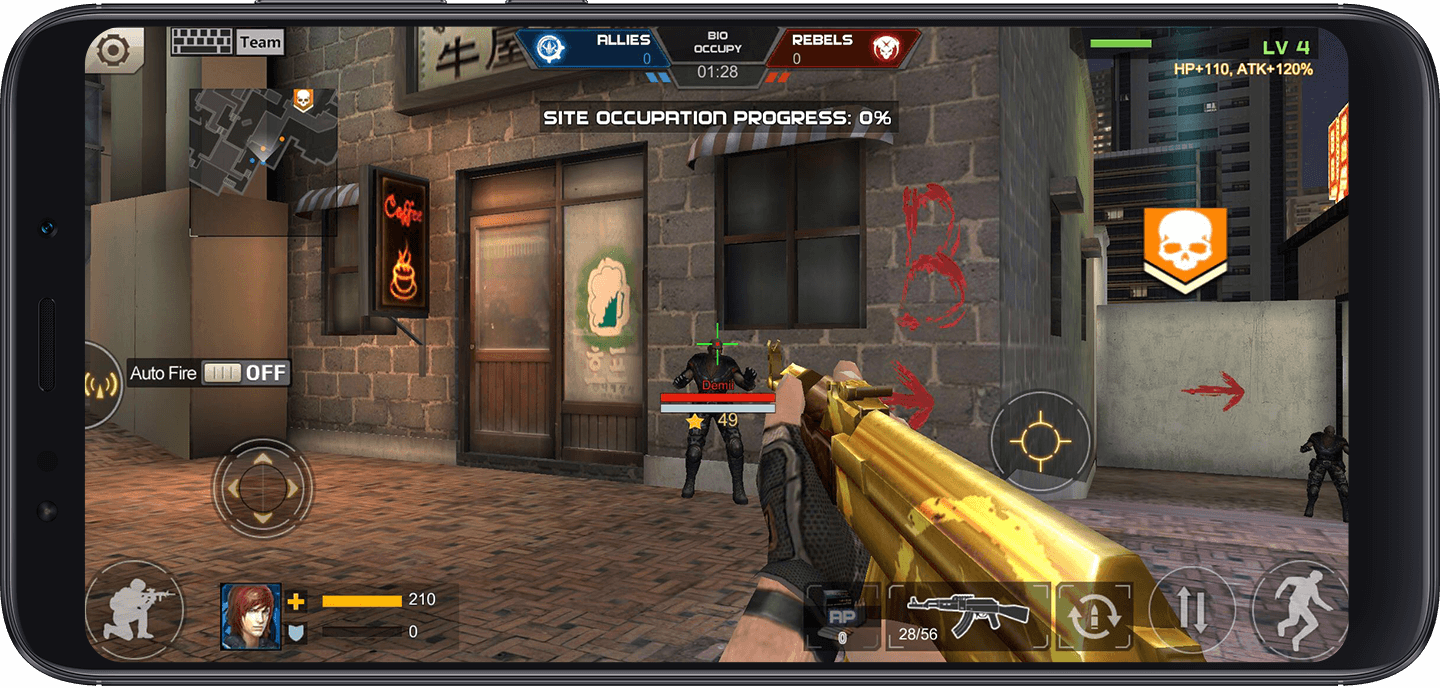This screenshot has width=1440, height=688.
Task: Toggle the Auto Fire switch
Action: (x=246, y=373)
